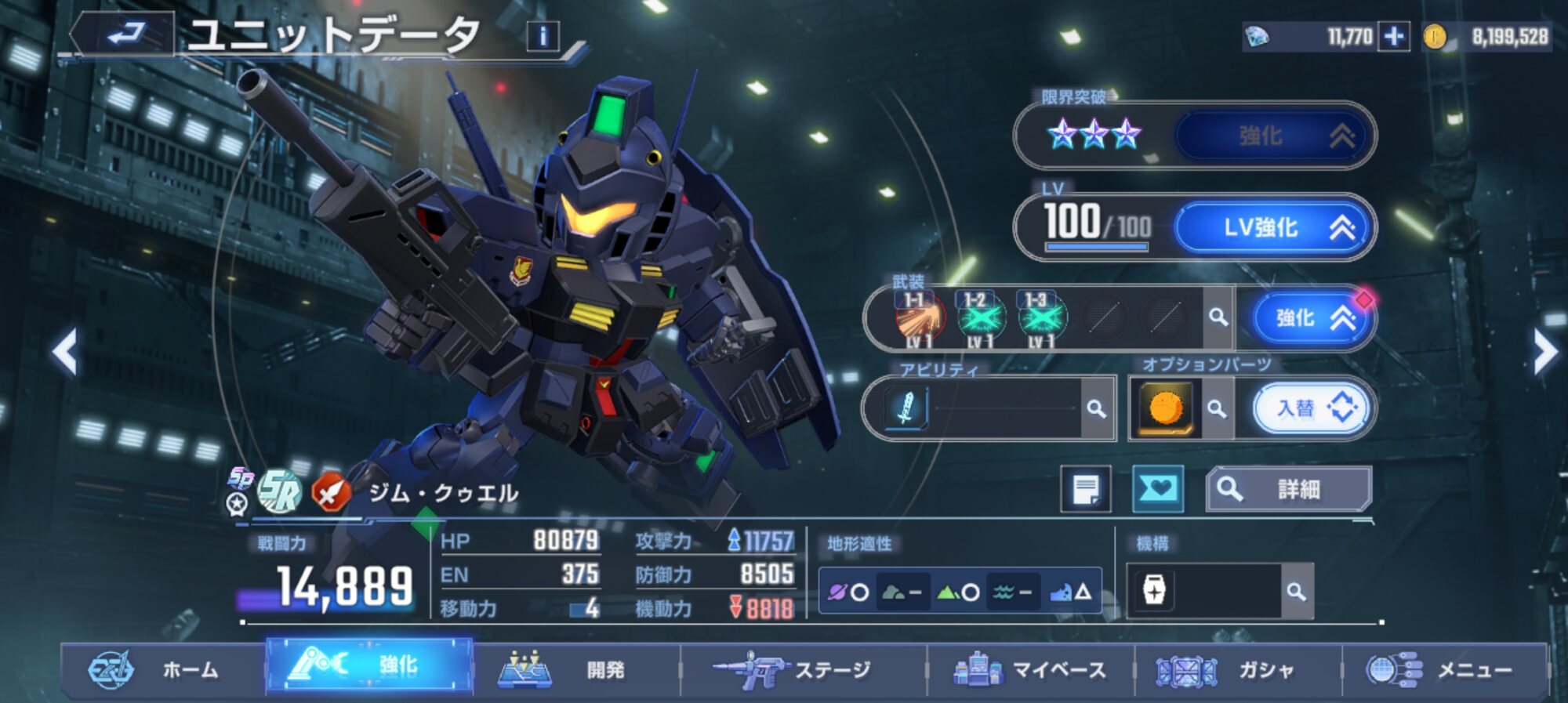This screenshot has width=1568, height=703.
Task: Inspect weapons via the 武装 magnifier
Action: (x=1218, y=317)
